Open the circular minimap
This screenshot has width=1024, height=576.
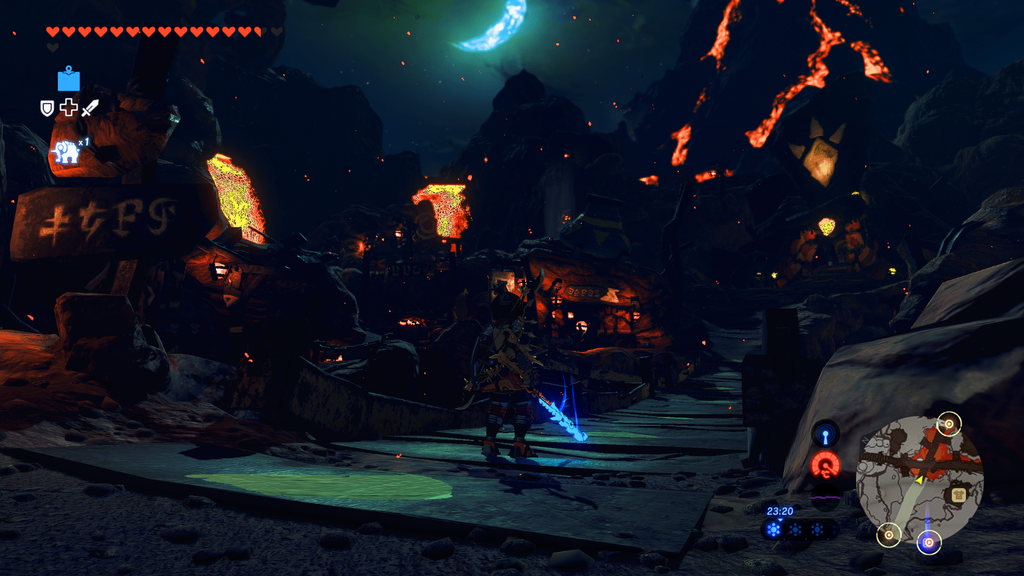[919, 480]
